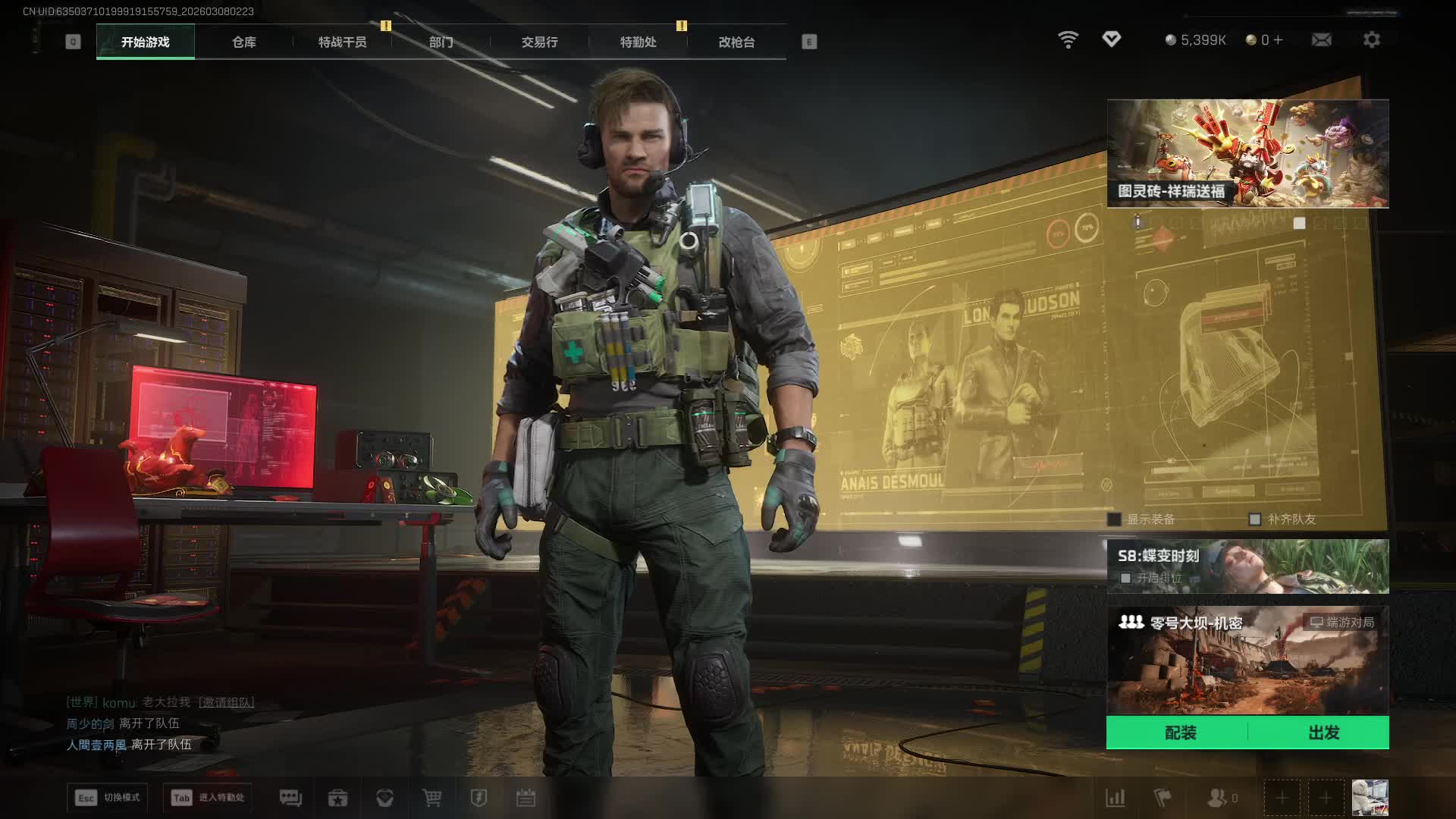
Task: Open the mail envelope icon
Action: (1321, 40)
